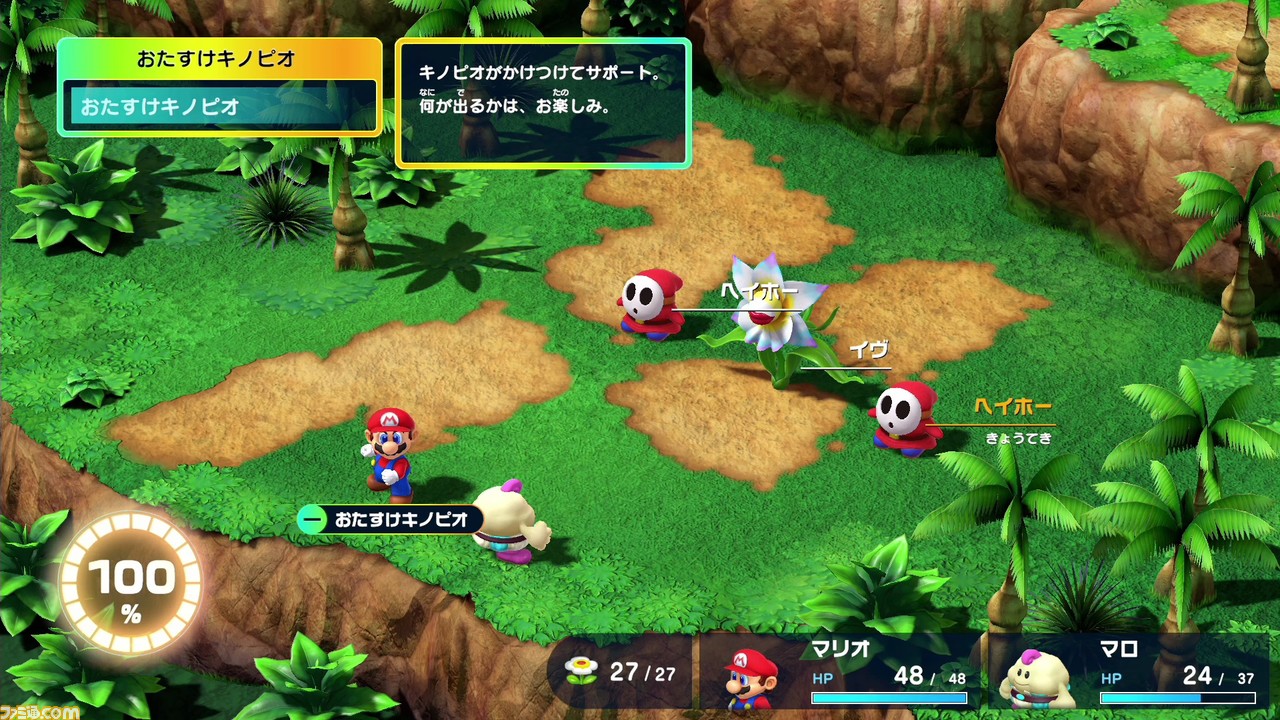
Task: Select Mario's マリオ party status panel
Action: (x=840, y=672)
